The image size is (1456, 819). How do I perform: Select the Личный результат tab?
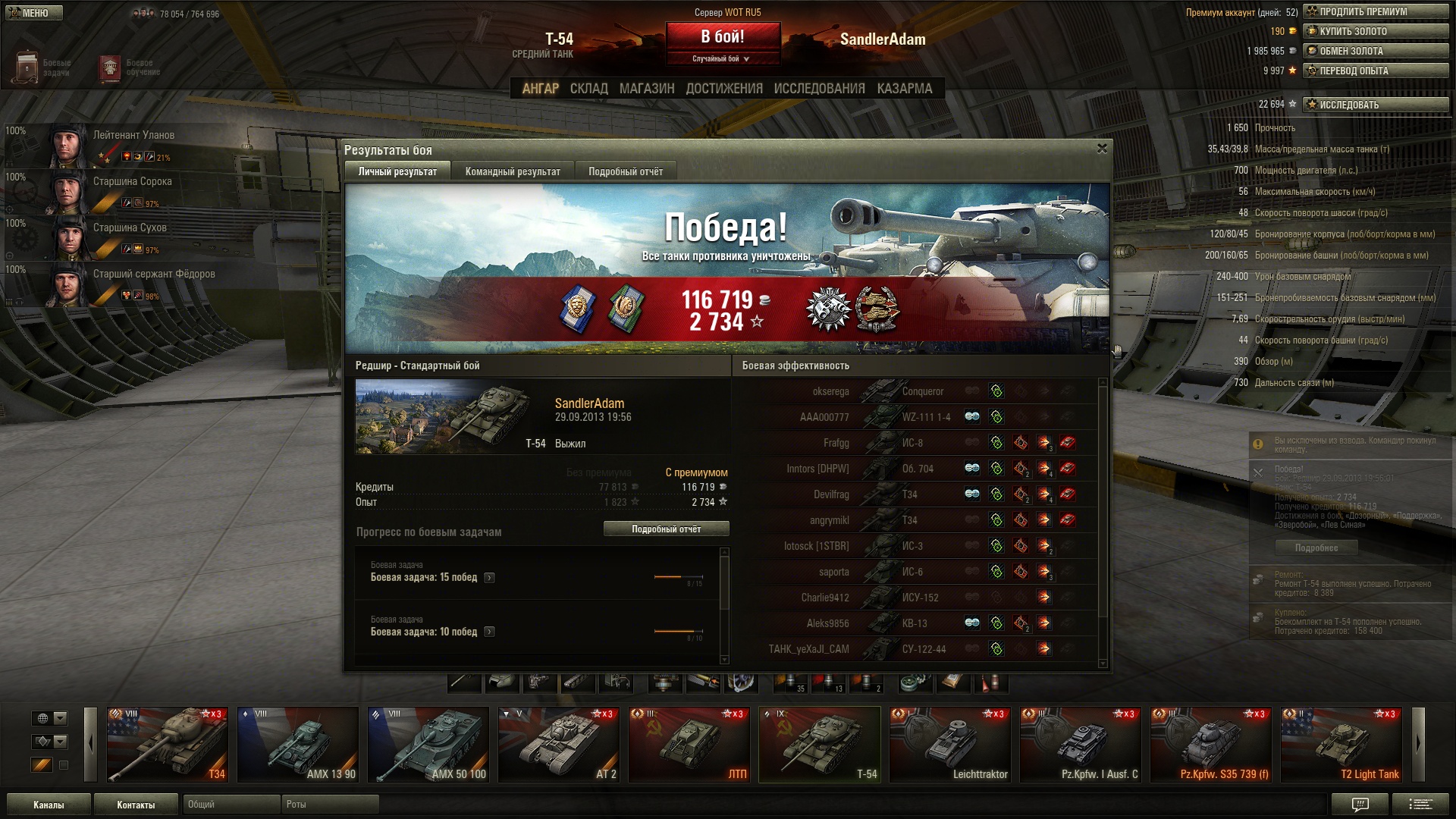click(397, 171)
